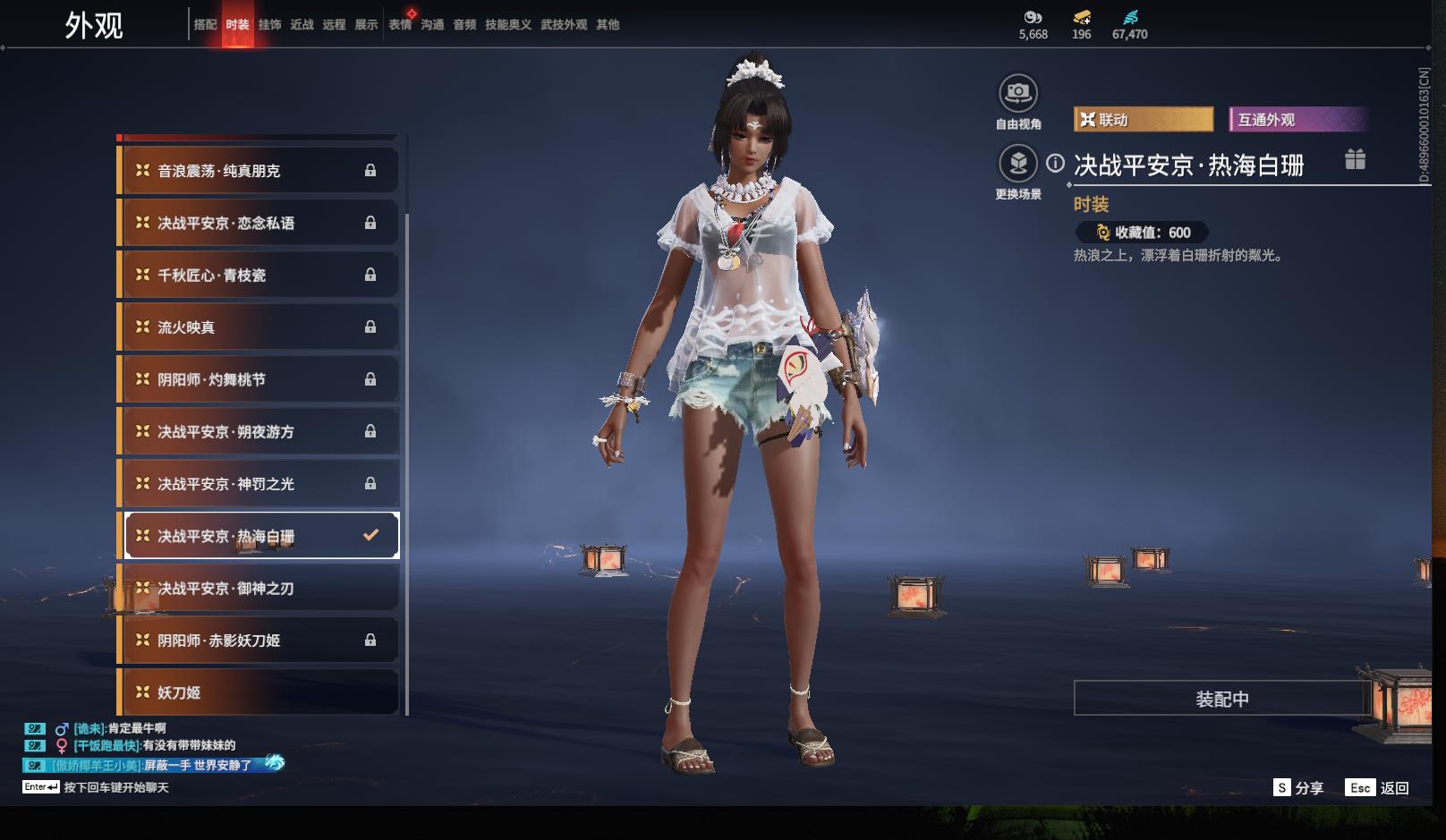Select 阴阳师·灼舞桃节 from the list
Viewport: 1446px width, 840px height.
[x=259, y=379]
